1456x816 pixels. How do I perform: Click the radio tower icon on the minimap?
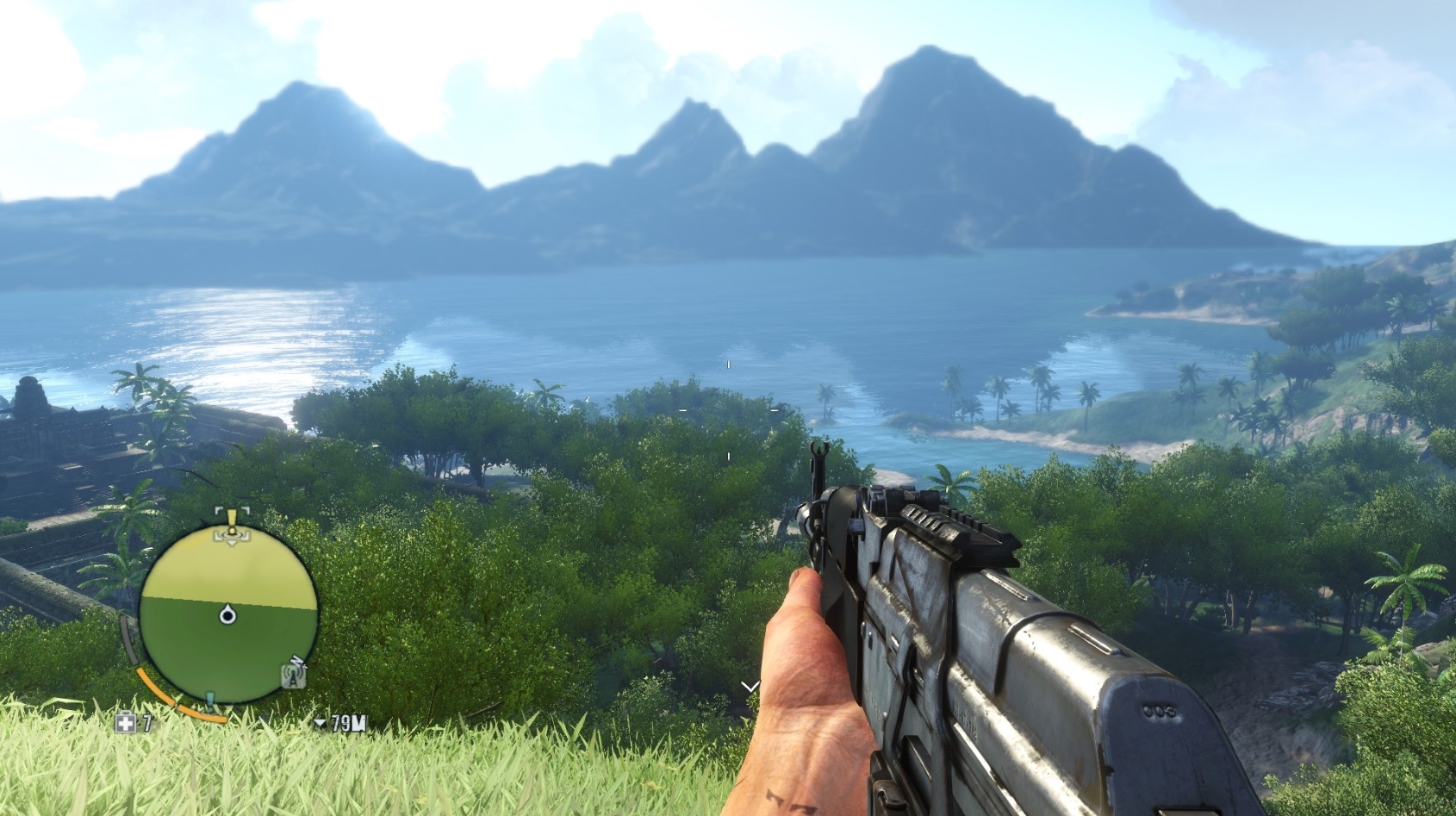click(x=294, y=677)
